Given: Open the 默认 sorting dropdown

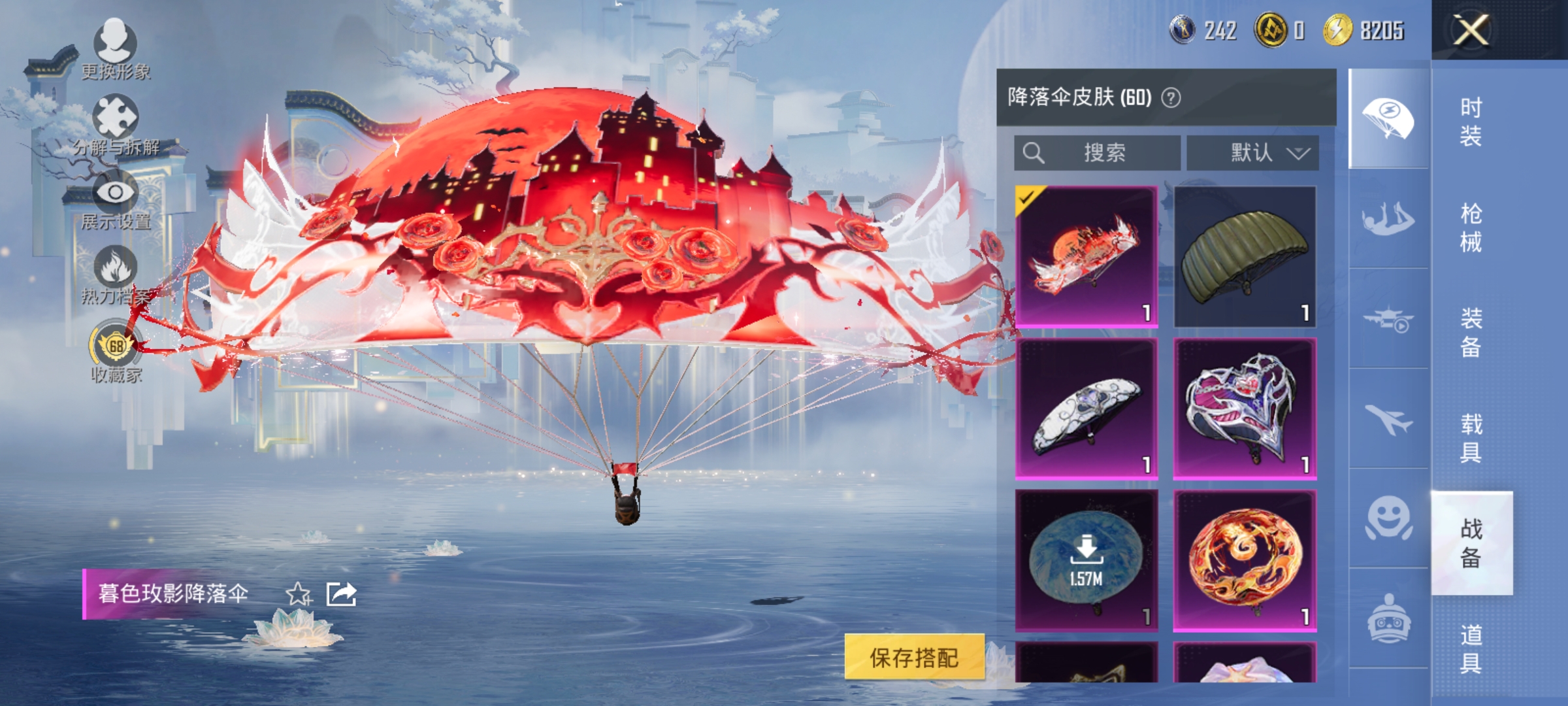Looking at the screenshot, I should point(1254,154).
